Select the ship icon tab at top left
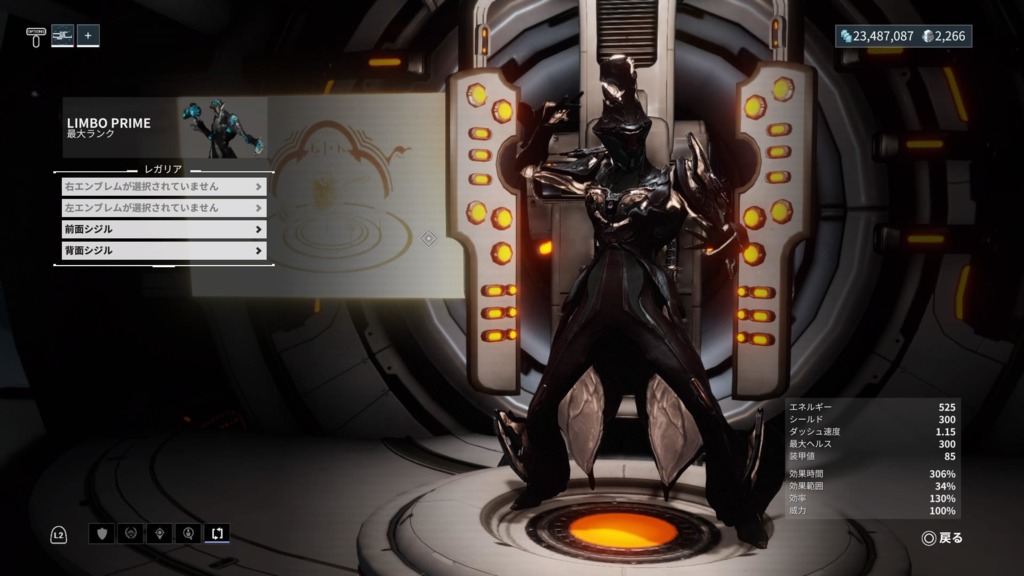The height and width of the screenshot is (576, 1024). 63,35
